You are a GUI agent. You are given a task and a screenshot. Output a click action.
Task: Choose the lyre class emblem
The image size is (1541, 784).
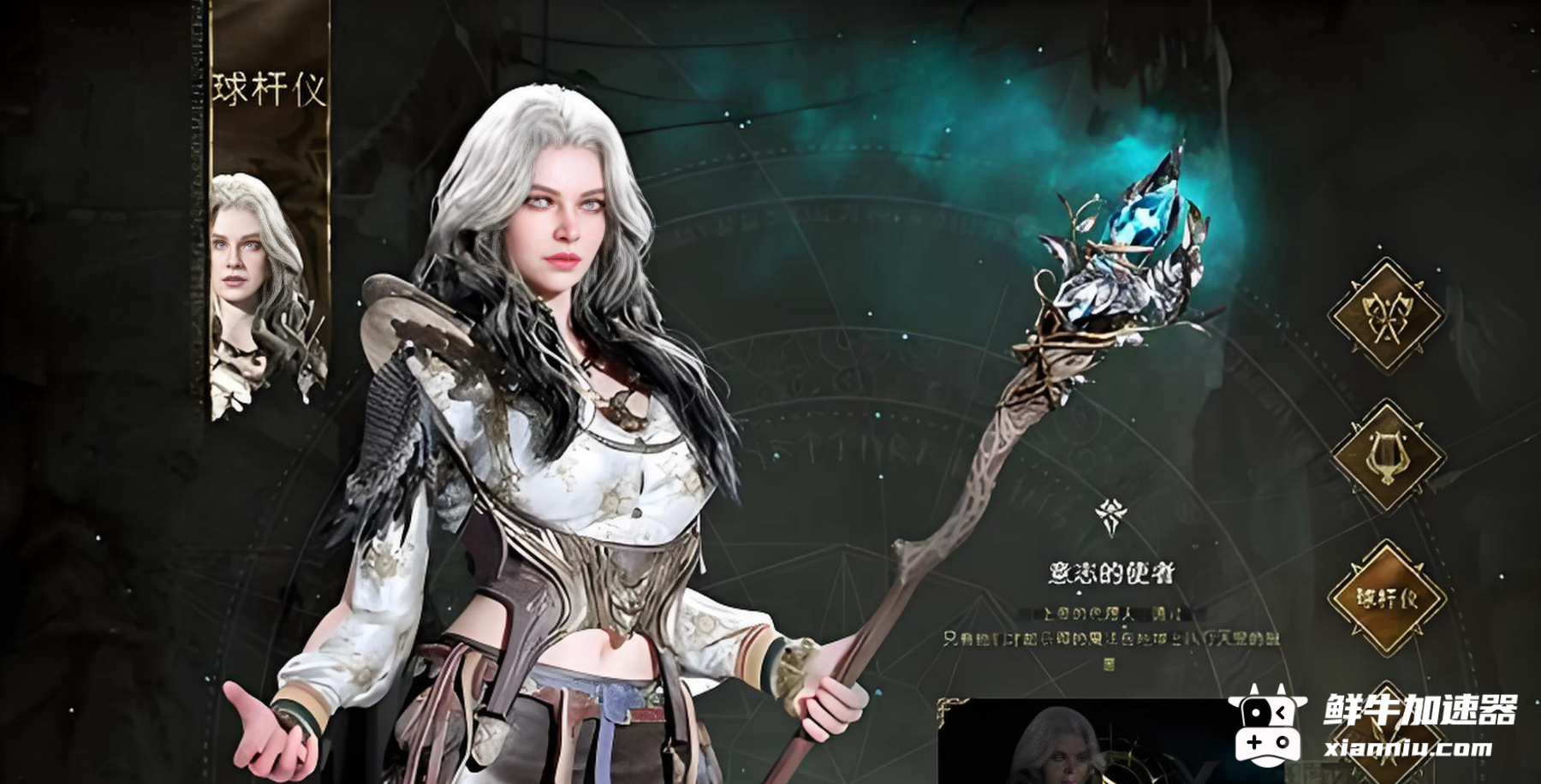point(1386,456)
